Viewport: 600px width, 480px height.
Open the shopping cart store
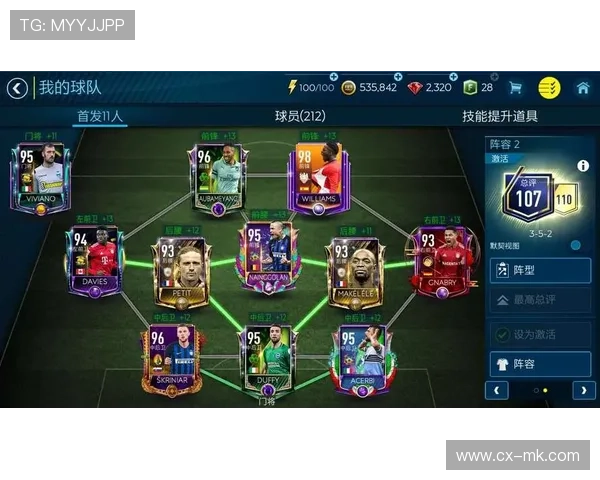click(x=516, y=88)
